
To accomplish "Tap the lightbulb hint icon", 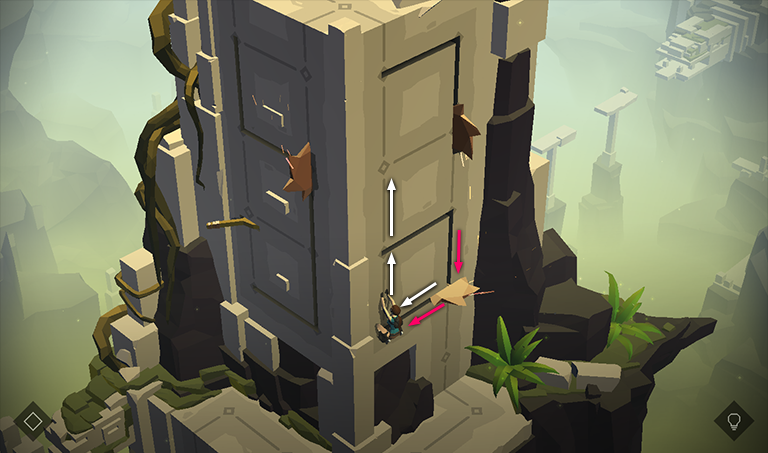I will (734, 420).
